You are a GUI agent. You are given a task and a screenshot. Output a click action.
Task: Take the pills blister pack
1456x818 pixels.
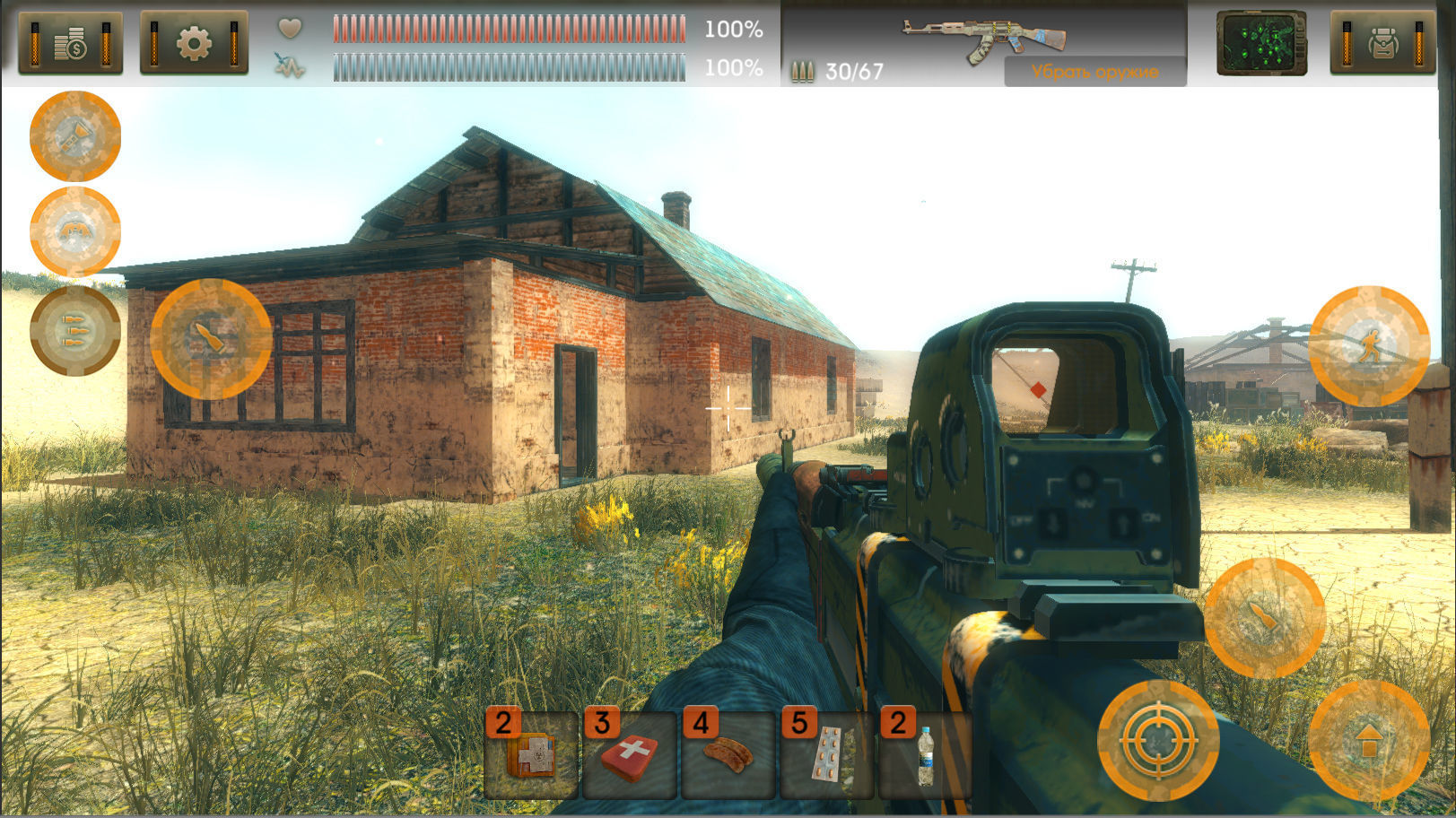coord(827,755)
